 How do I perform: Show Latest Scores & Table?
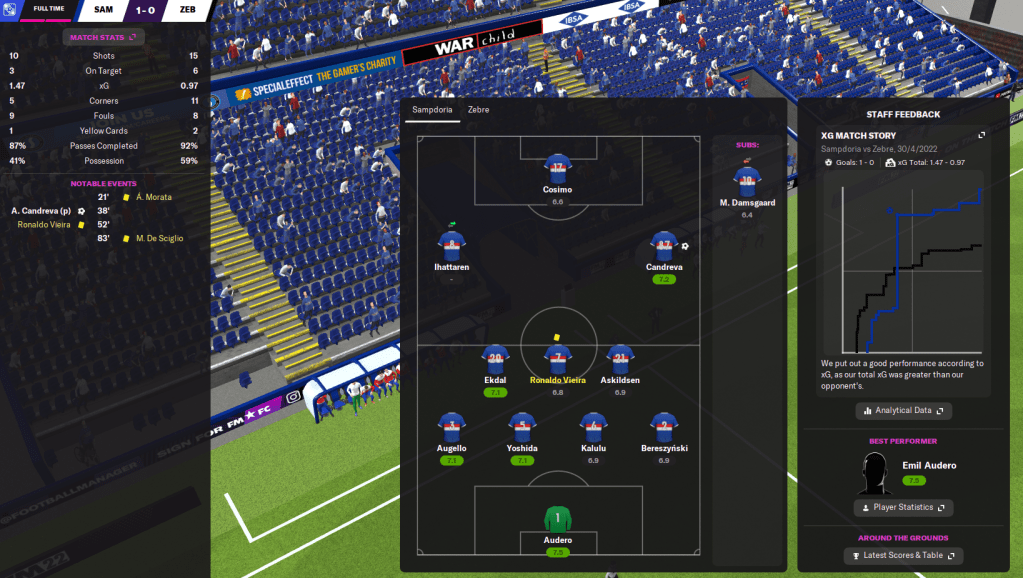pos(903,555)
